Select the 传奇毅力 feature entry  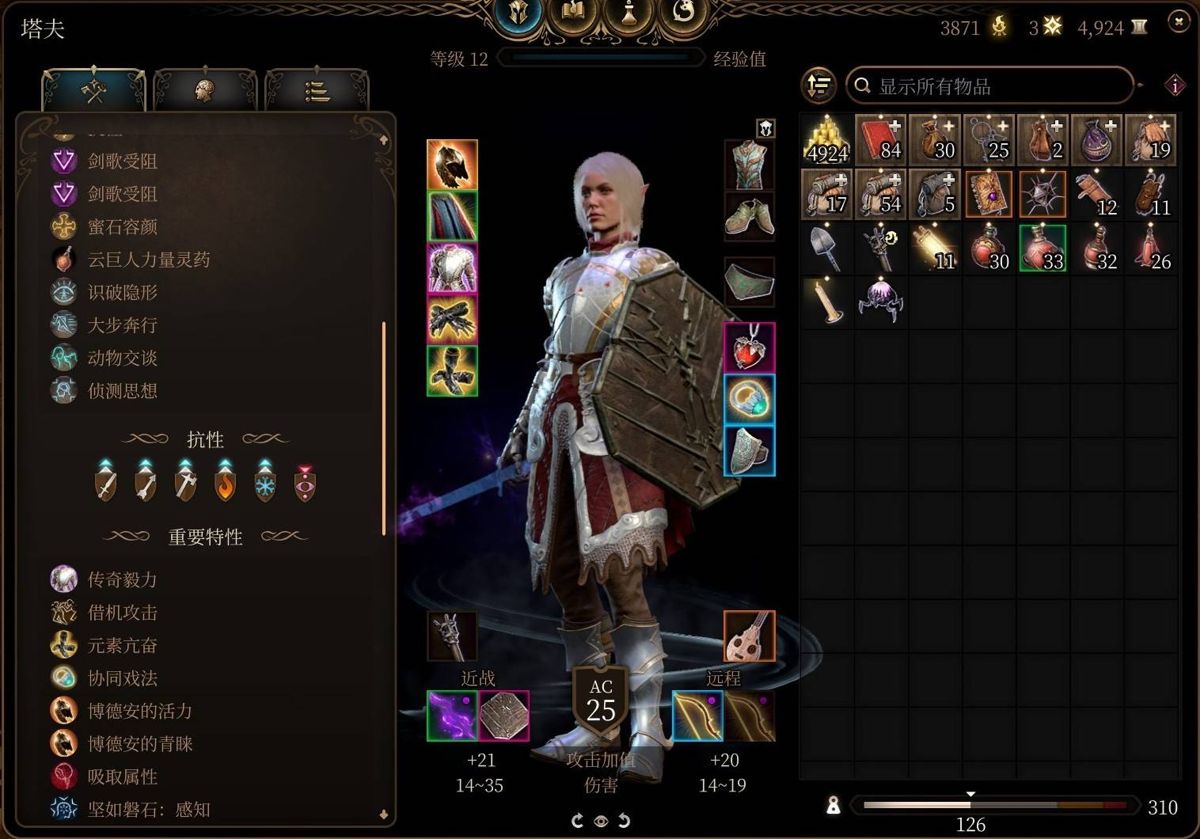pyautogui.click(x=122, y=580)
